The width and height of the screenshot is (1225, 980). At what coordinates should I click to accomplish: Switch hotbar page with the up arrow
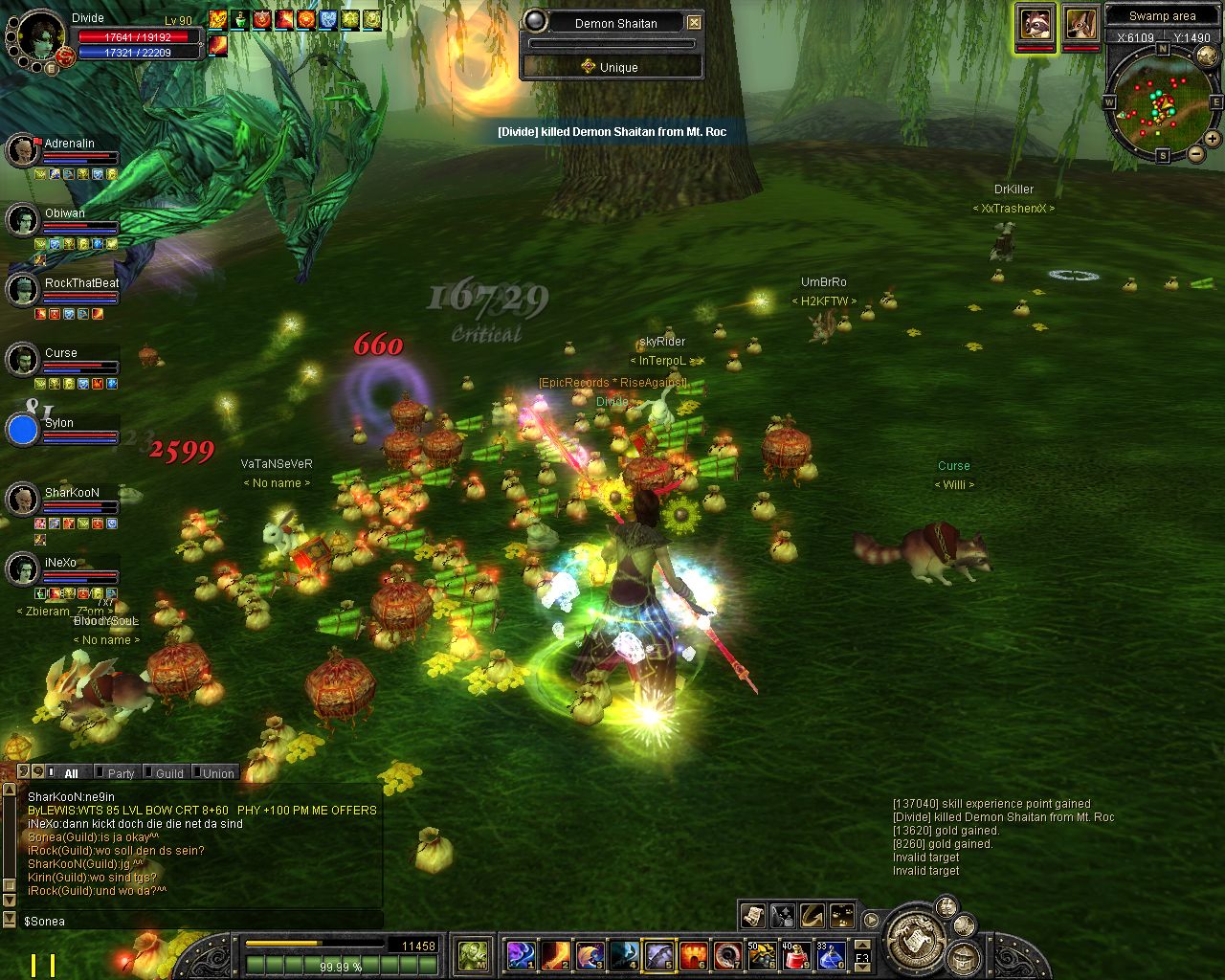pos(862,946)
